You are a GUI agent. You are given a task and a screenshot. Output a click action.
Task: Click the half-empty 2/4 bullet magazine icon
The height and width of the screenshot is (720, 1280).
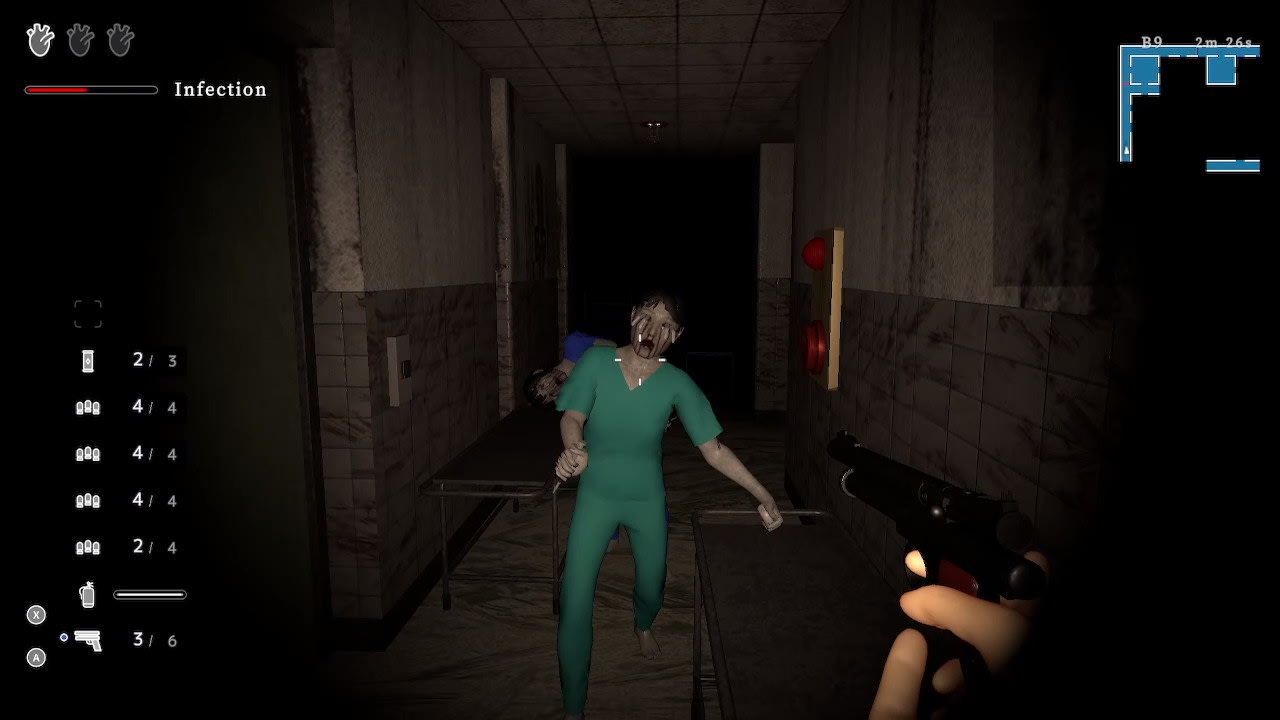(88, 547)
